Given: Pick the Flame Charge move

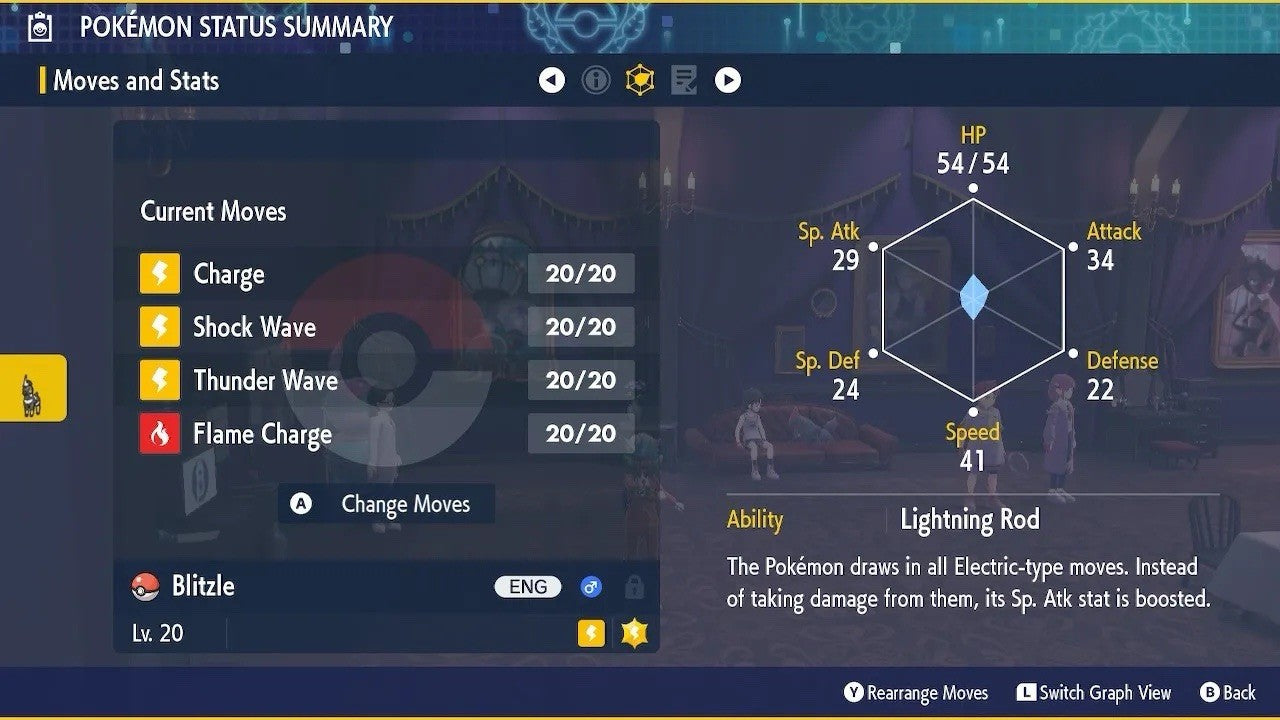Looking at the screenshot, I should pos(386,434).
